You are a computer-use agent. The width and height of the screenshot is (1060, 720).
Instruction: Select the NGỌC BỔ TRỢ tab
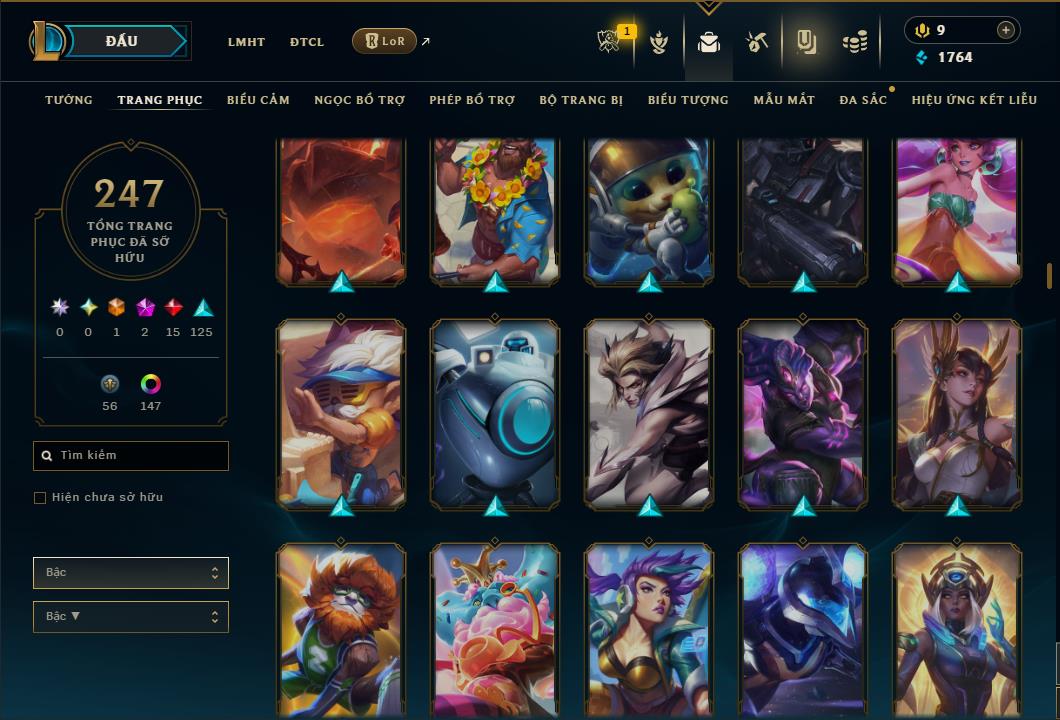tap(359, 100)
